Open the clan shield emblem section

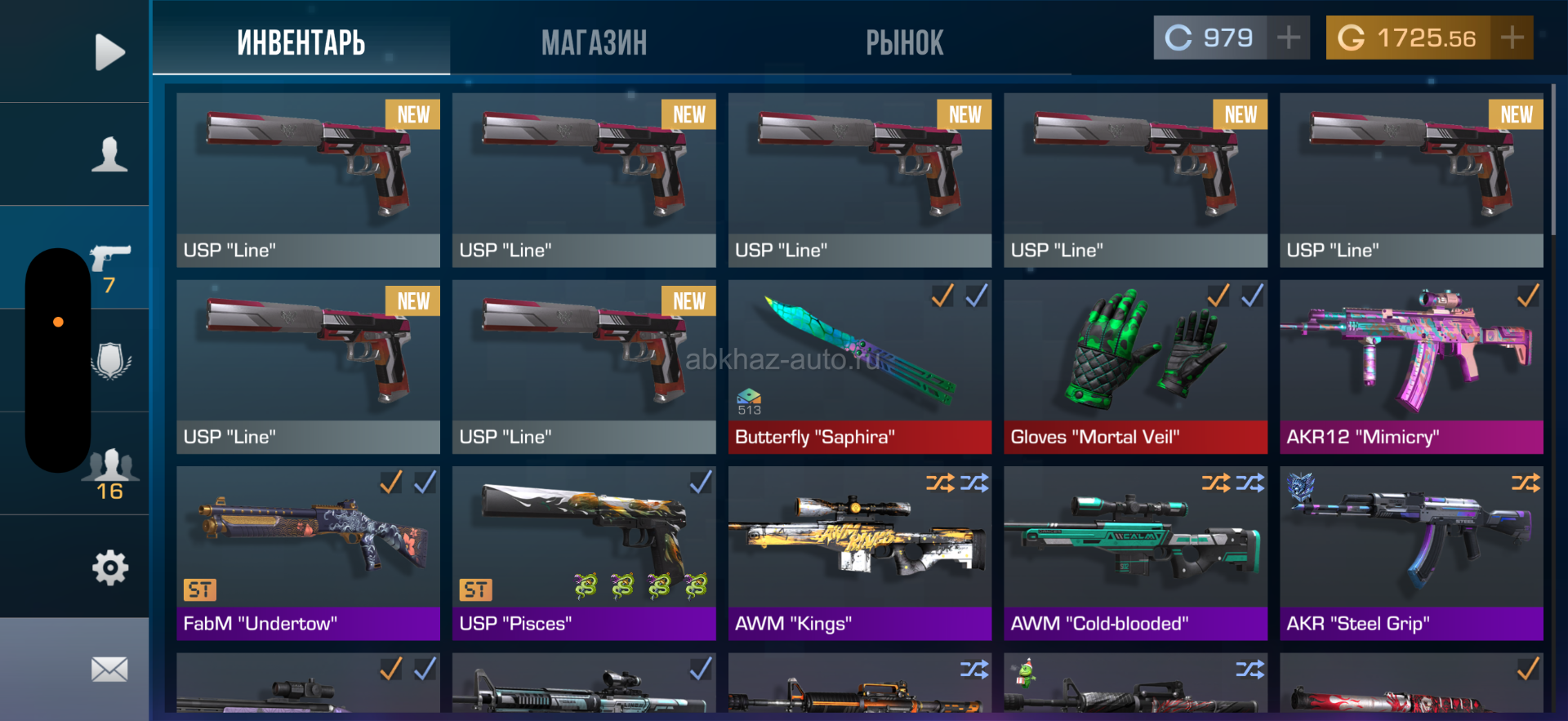click(x=110, y=360)
